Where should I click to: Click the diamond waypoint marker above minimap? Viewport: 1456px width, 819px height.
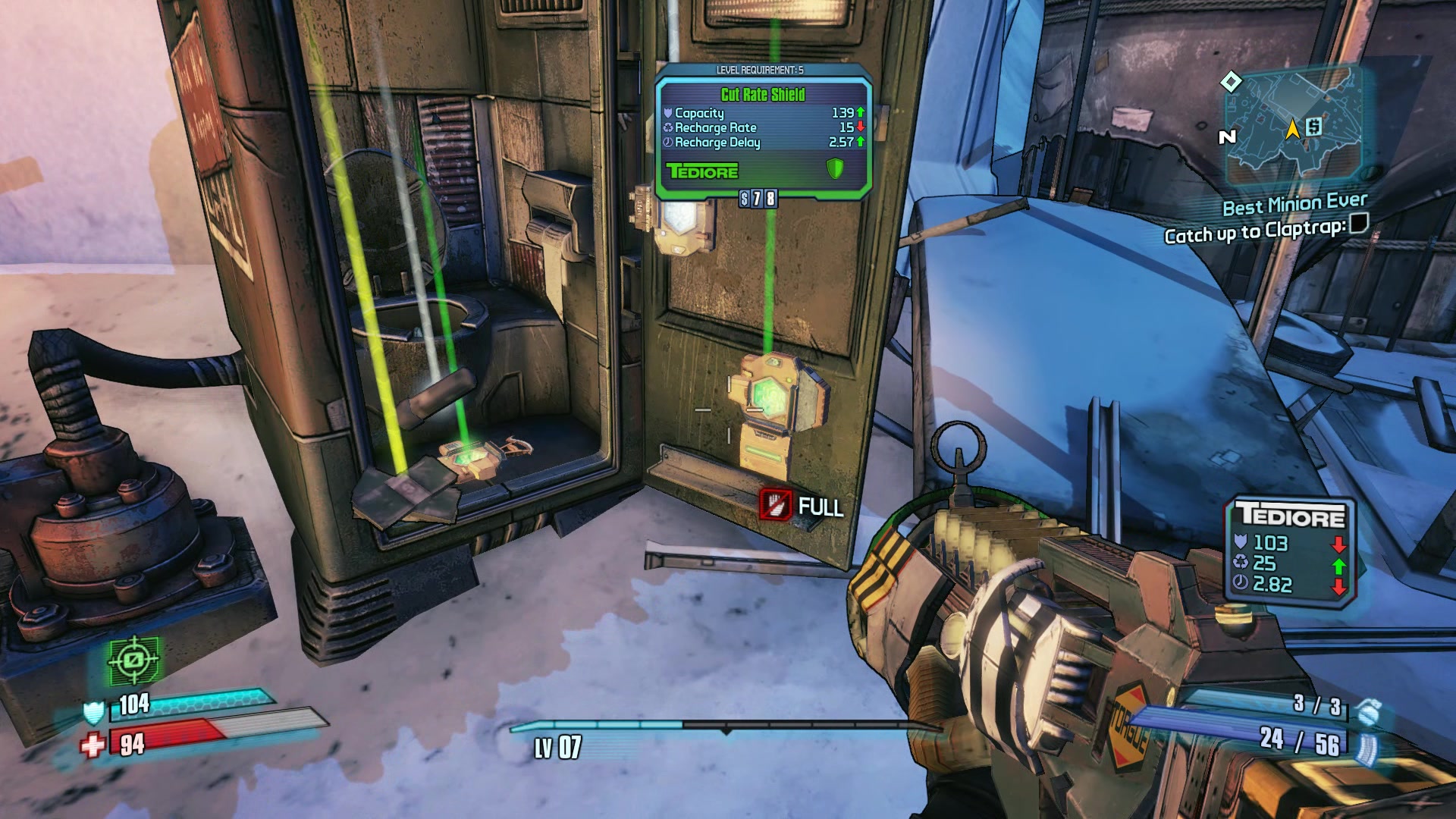[x=1231, y=81]
